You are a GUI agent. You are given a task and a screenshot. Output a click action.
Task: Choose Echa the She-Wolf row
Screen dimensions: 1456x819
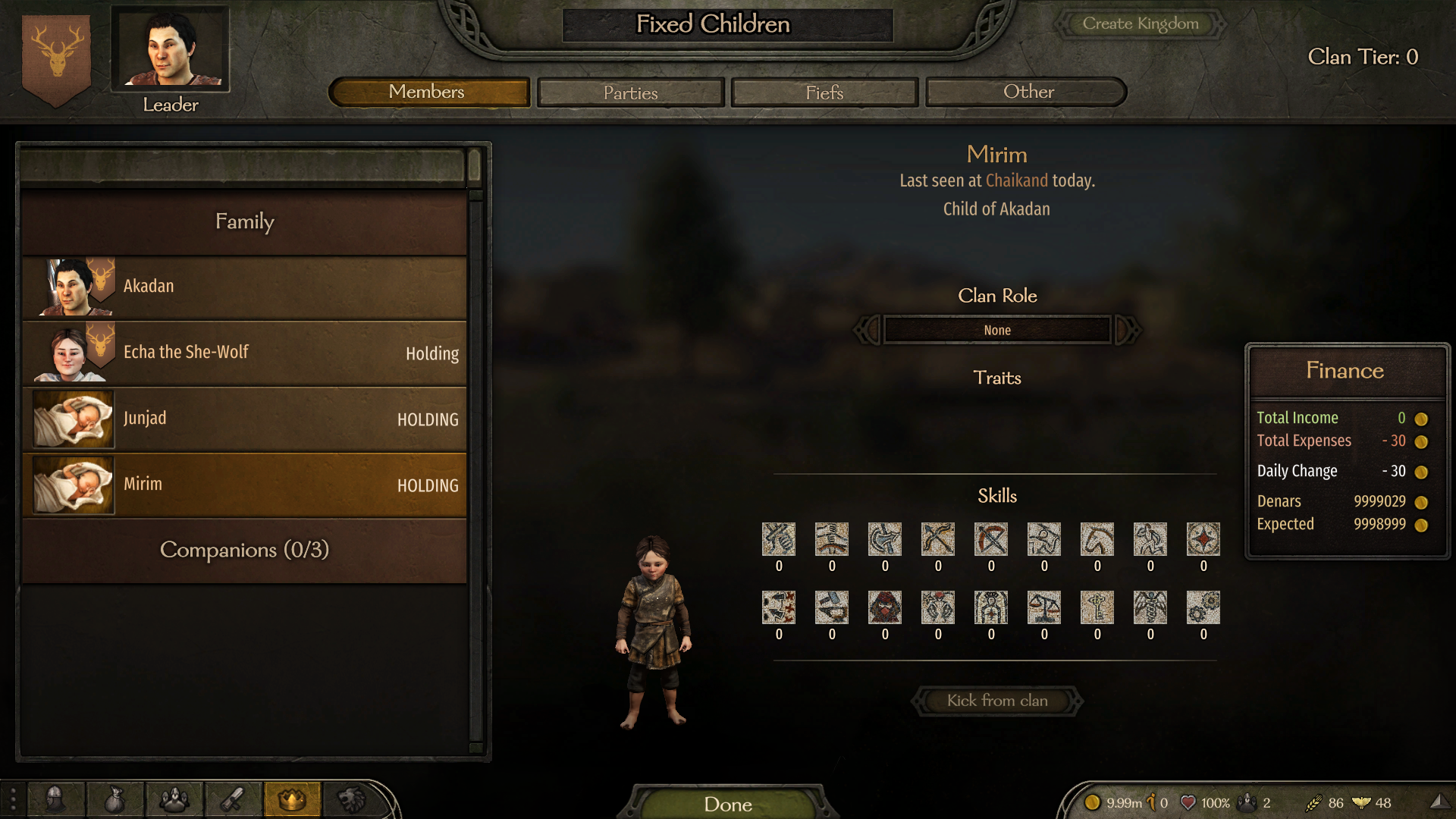click(244, 353)
